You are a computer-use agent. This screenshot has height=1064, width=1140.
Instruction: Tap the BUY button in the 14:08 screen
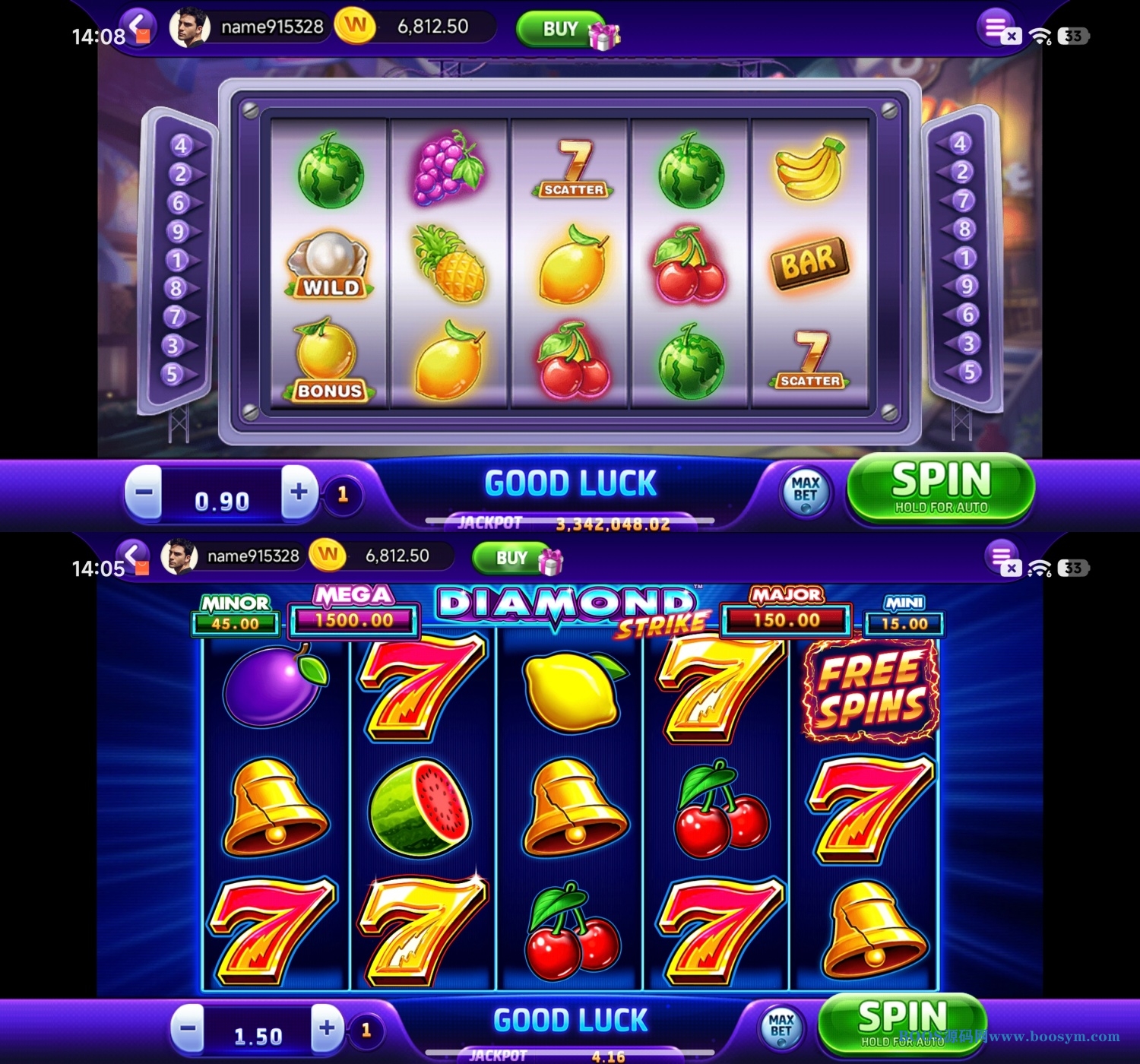(x=561, y=29)
